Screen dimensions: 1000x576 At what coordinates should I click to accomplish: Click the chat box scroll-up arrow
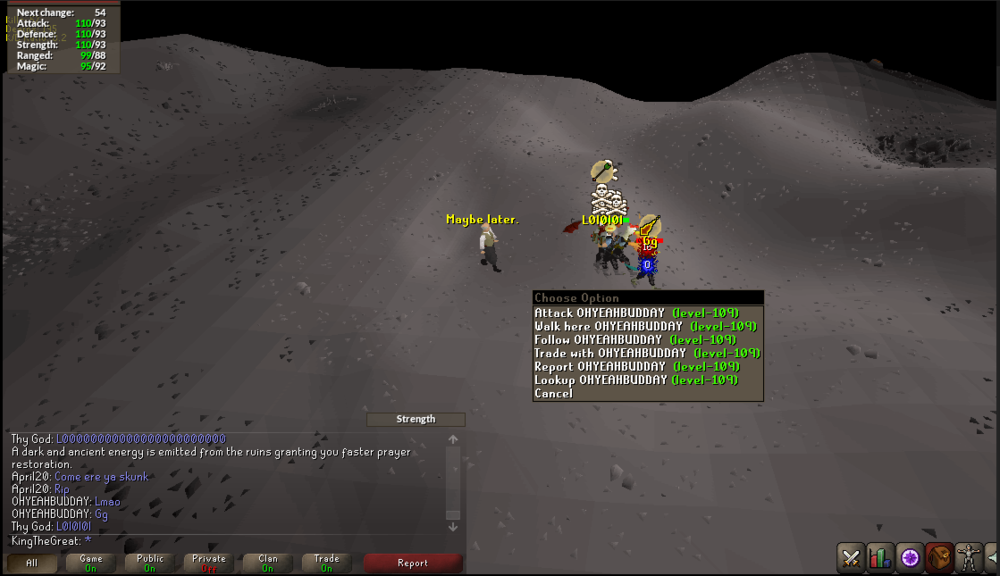(x=453, y=439)
